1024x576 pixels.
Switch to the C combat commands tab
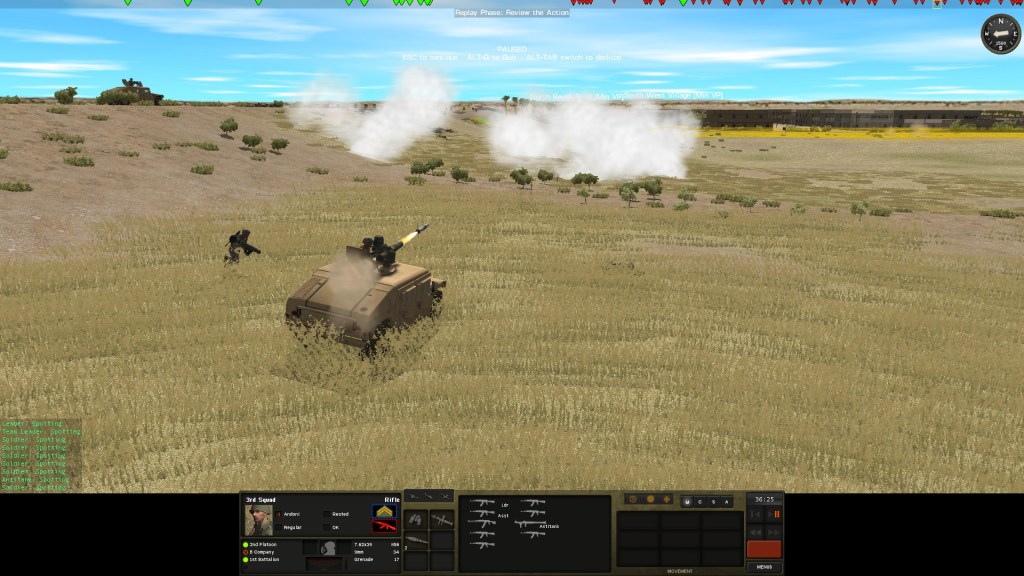pyautogui.click(x=699, y=501)
